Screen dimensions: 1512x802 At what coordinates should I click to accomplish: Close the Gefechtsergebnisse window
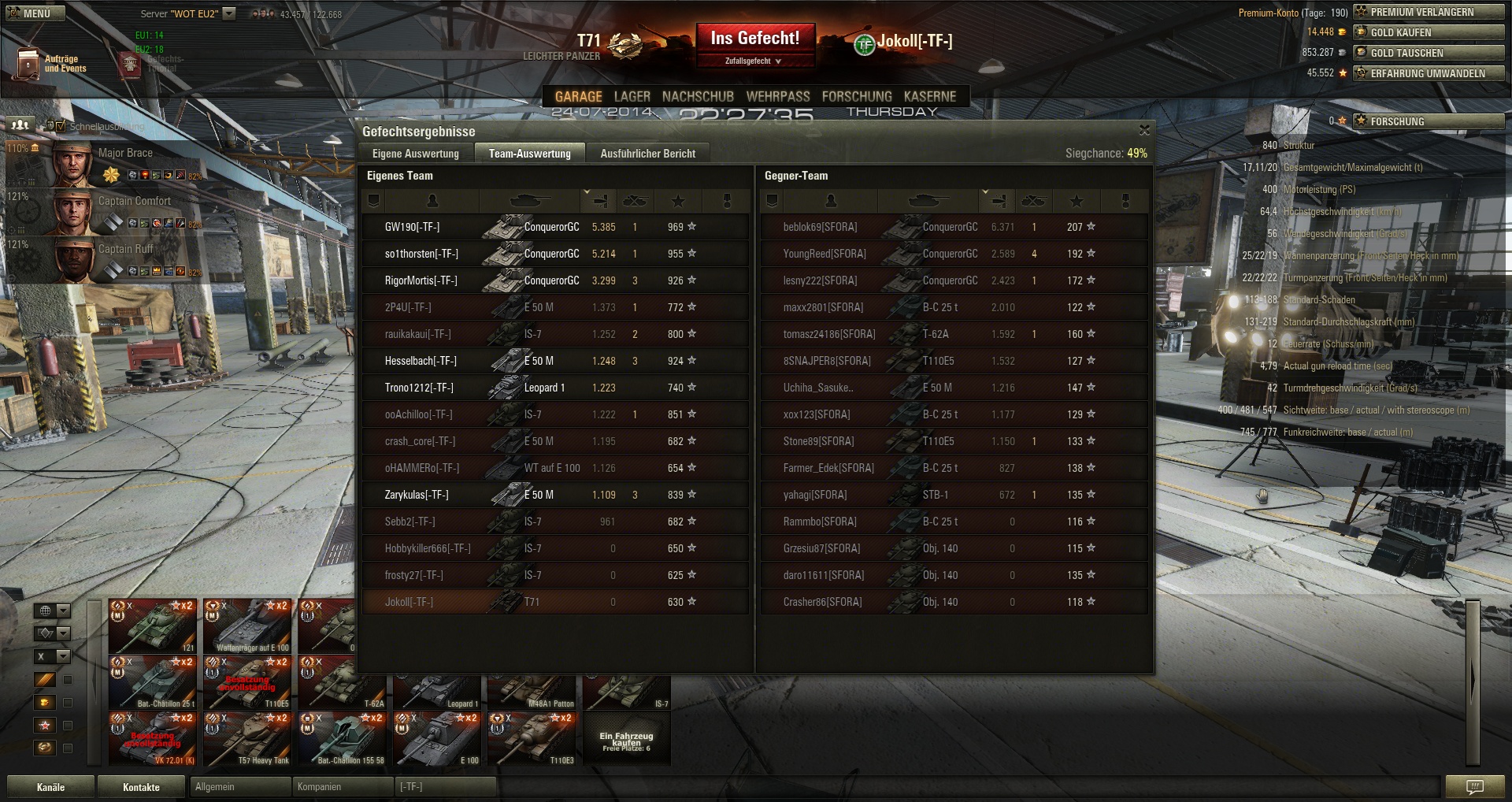(x=1144, y=130)
